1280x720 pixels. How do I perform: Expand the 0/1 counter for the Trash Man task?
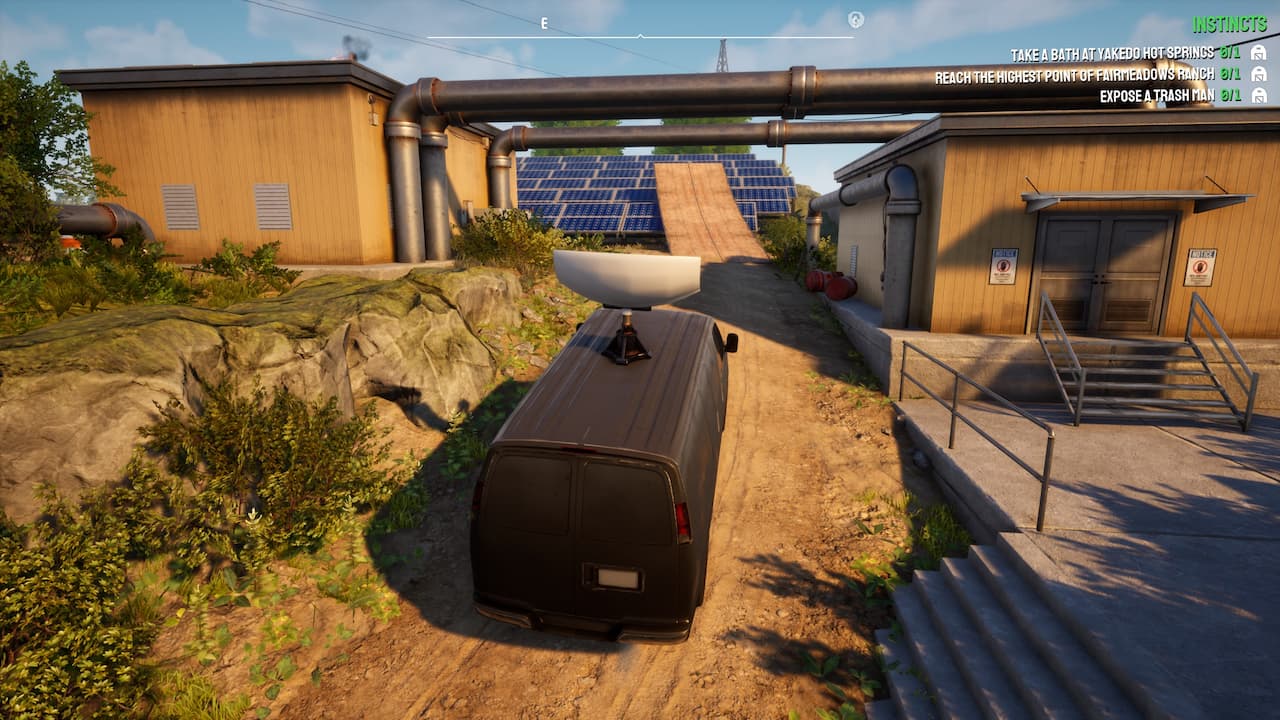[x=1229, y=95]
